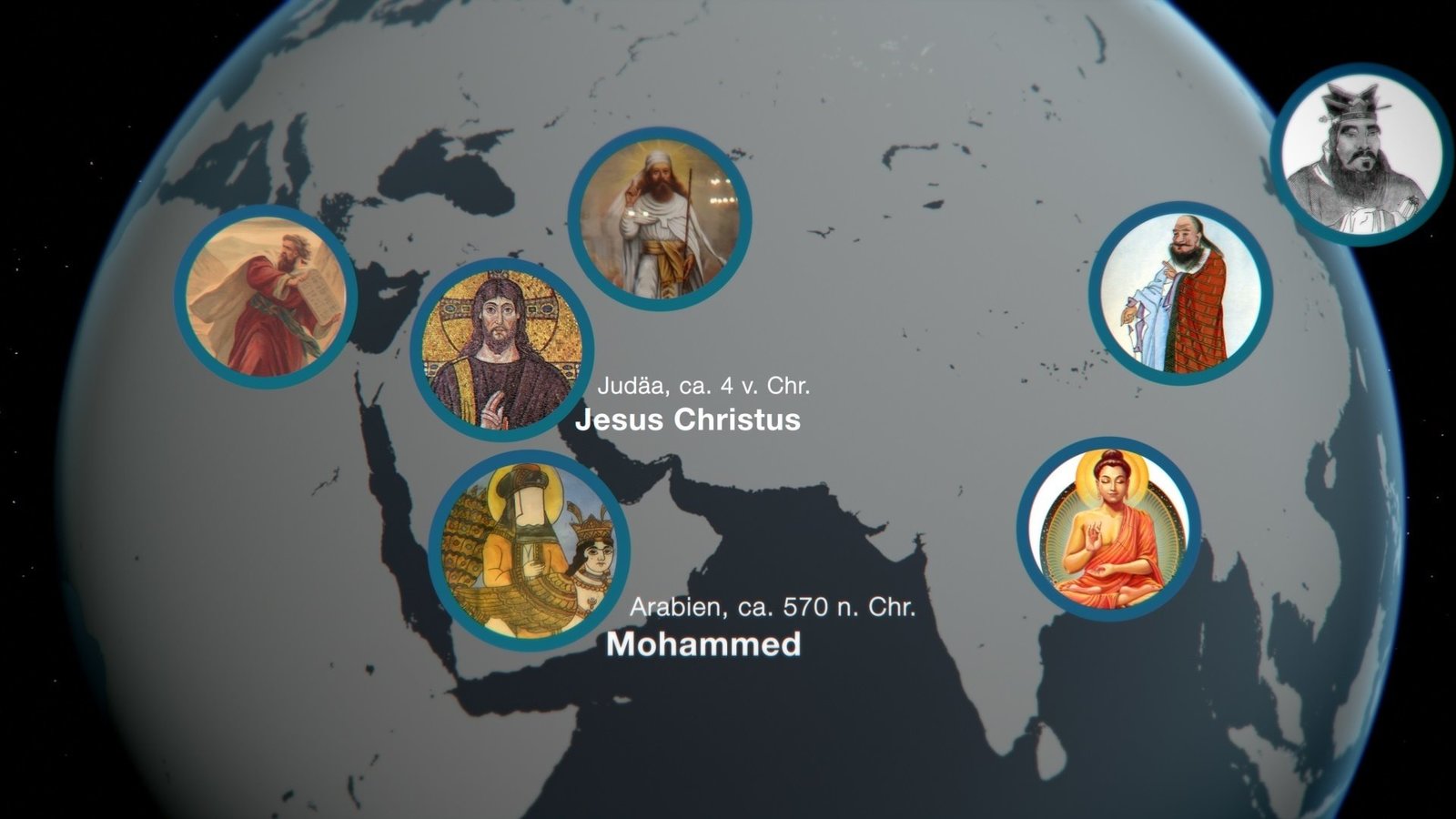This screenshot has height=819, width=1456.
Task: Select the Jesus Christus portrait marker
Action: click(501, 349)
